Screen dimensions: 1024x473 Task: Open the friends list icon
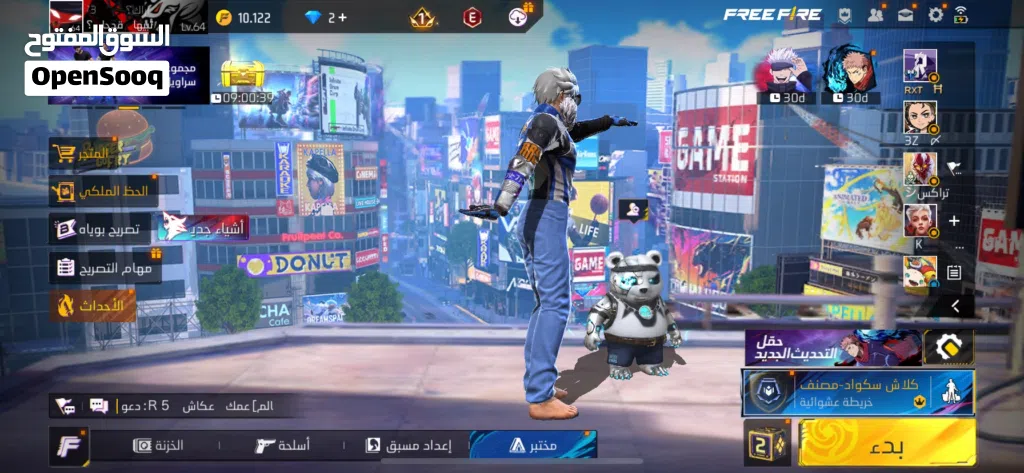[876, 14]
